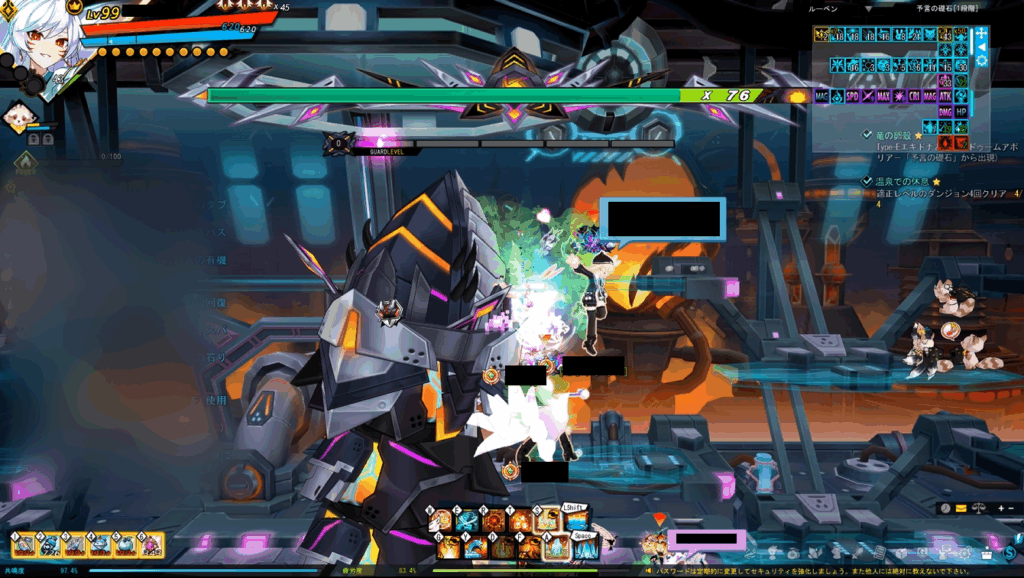Screen dimensions: 1024x578
Task: Click the plus button near the mail icon
Action: [x=1001, y=509]
